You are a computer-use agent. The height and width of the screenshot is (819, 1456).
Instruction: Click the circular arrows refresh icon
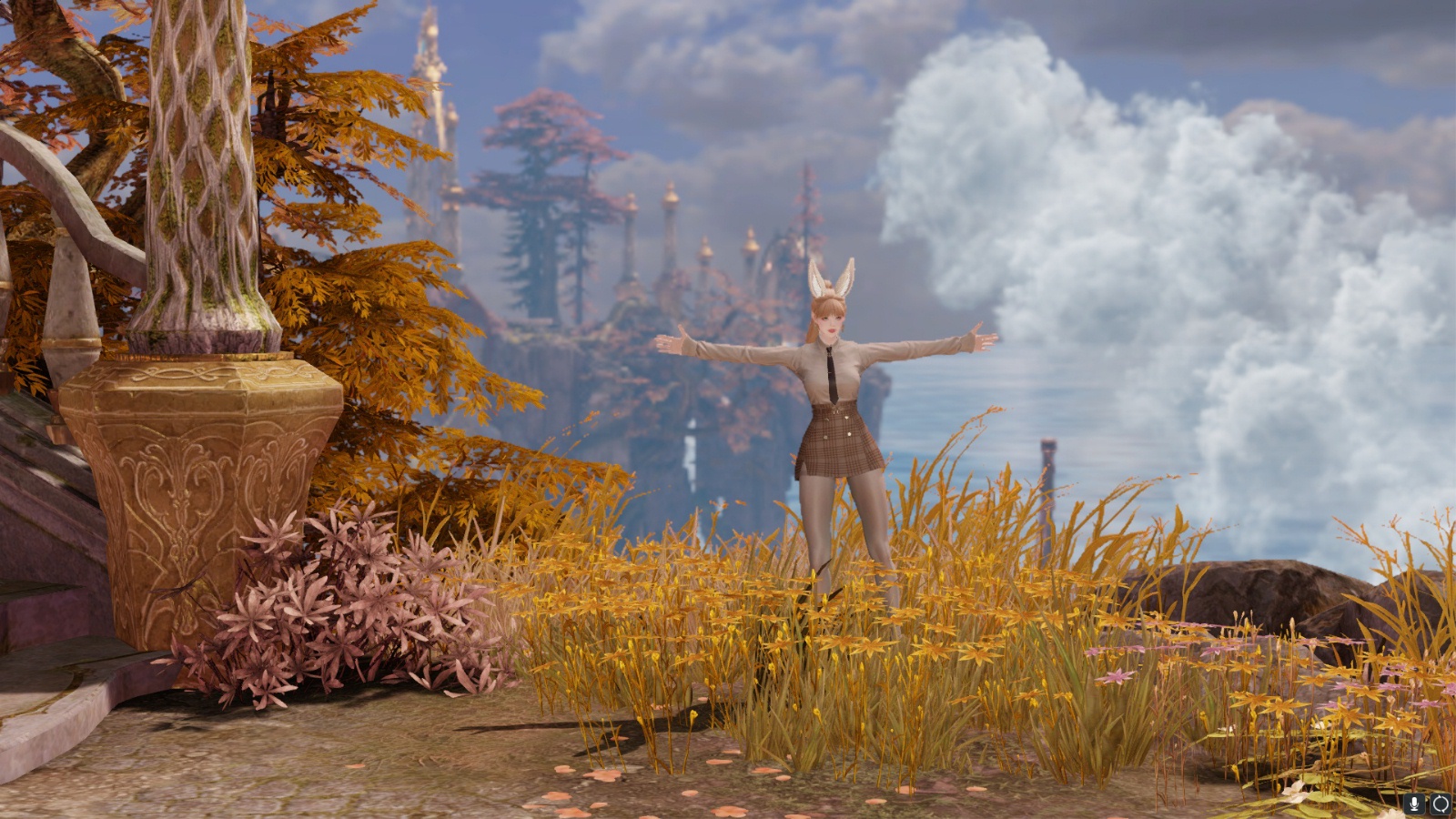point(1441,804)
